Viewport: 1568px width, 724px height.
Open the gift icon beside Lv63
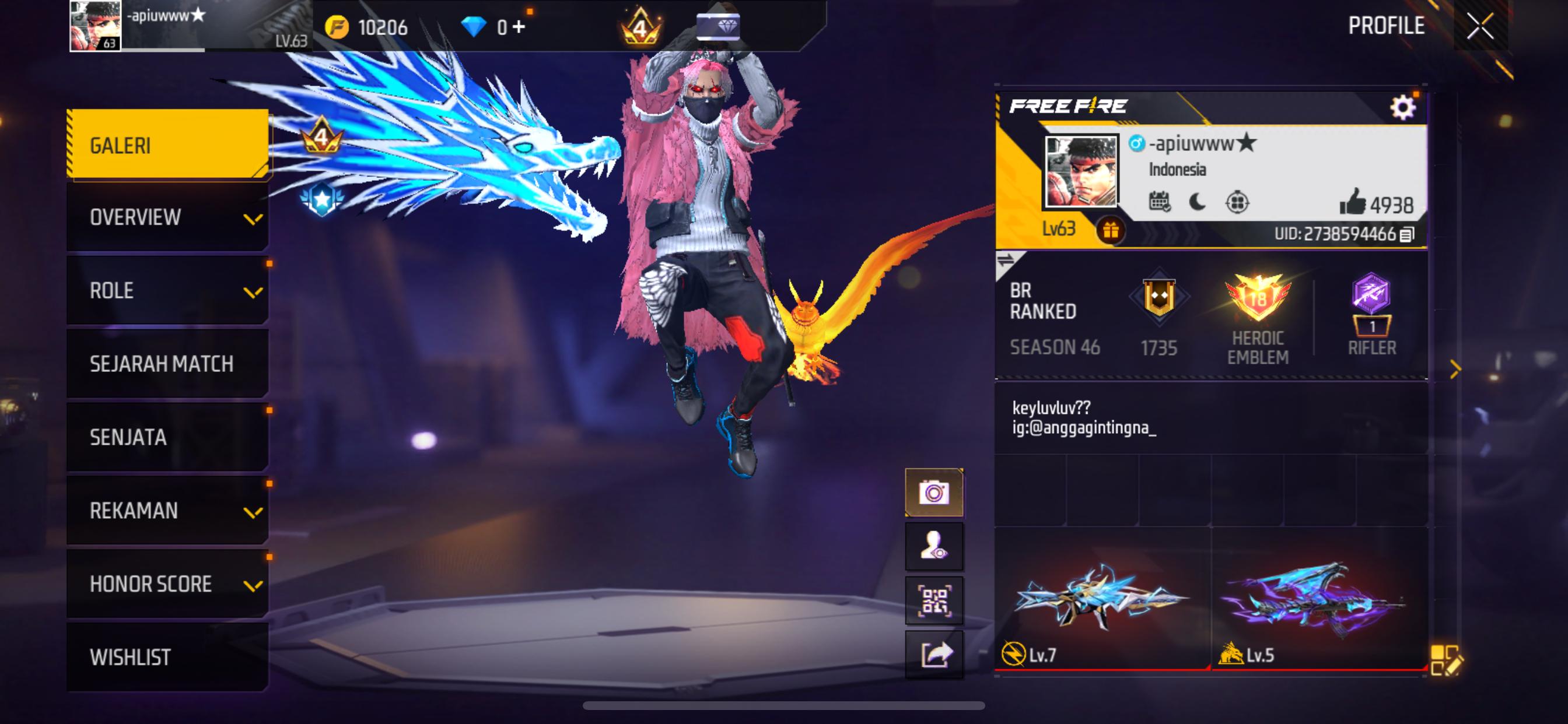(1110, 231)
